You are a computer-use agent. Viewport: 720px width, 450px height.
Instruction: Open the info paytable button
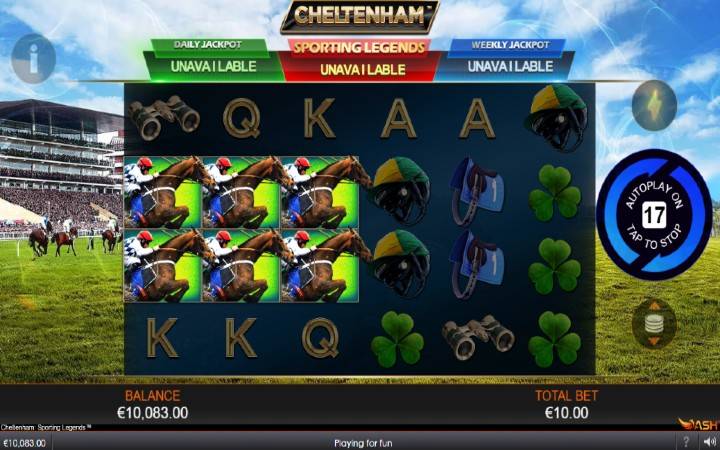[33, 59]
